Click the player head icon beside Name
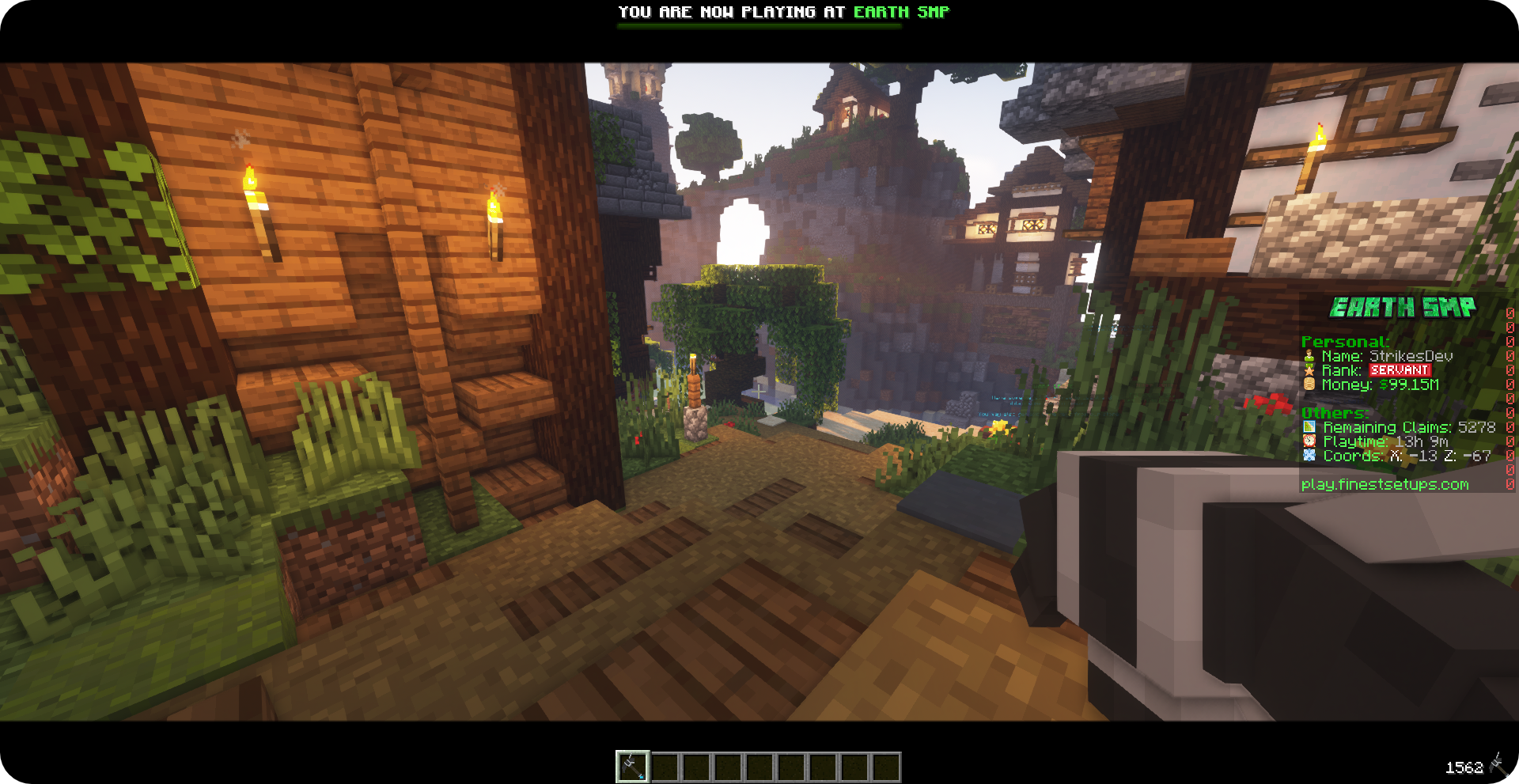Image resolution: width=1519 pixels, height=784 pixels. pos(1310,356)
